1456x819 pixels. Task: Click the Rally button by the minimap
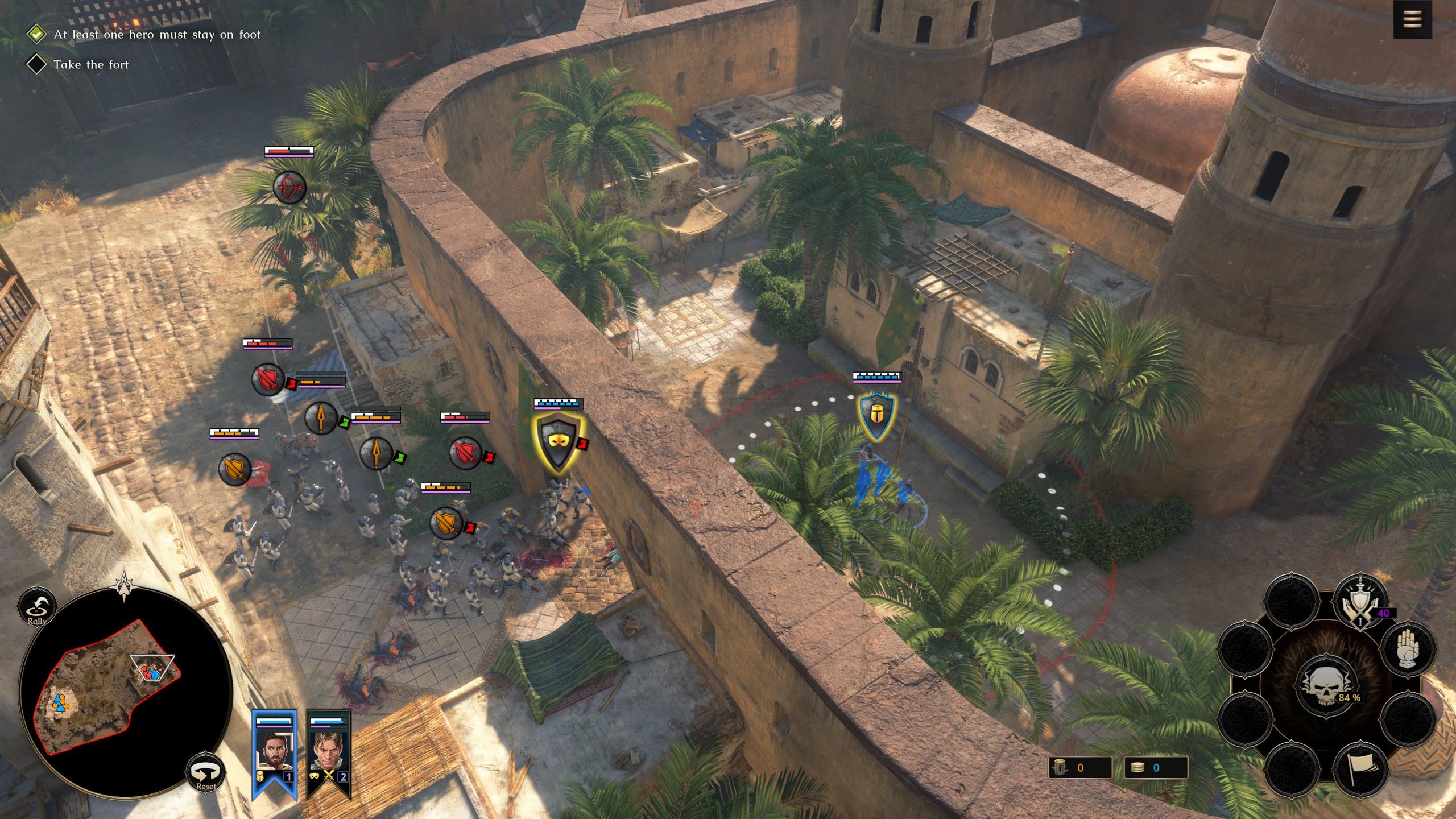click(37, 607)
